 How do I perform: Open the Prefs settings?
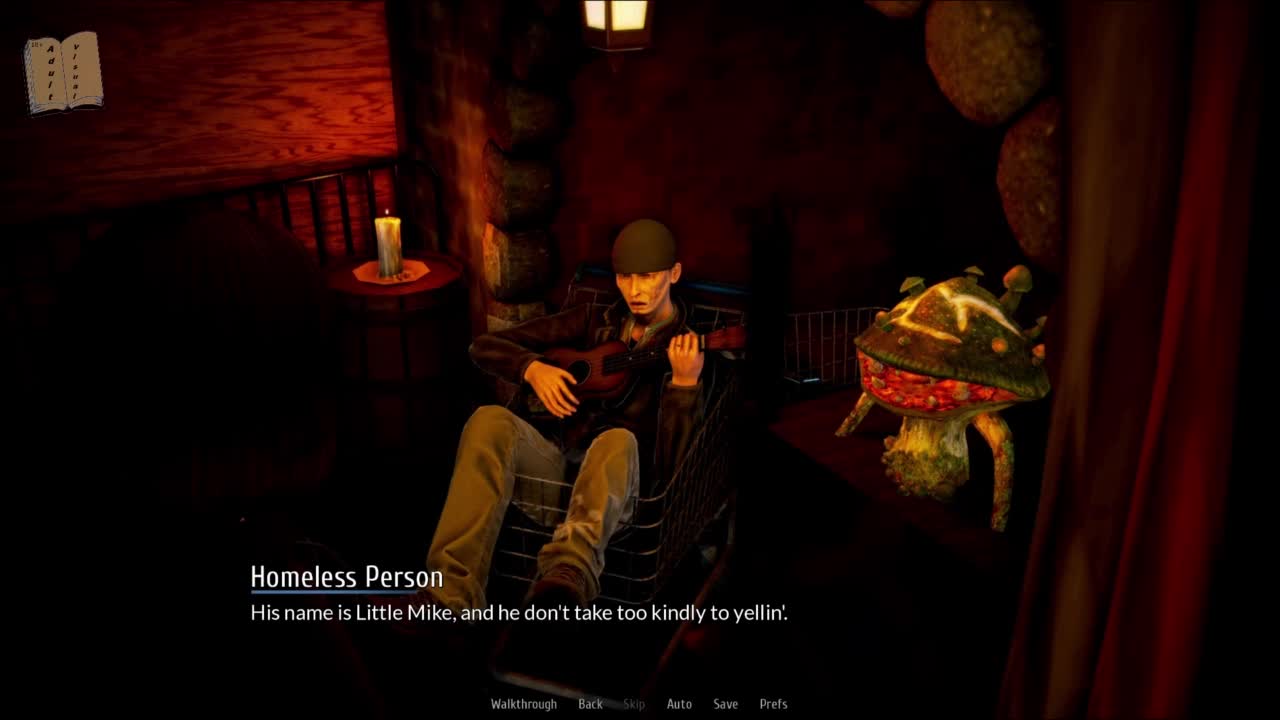[773, 704]
